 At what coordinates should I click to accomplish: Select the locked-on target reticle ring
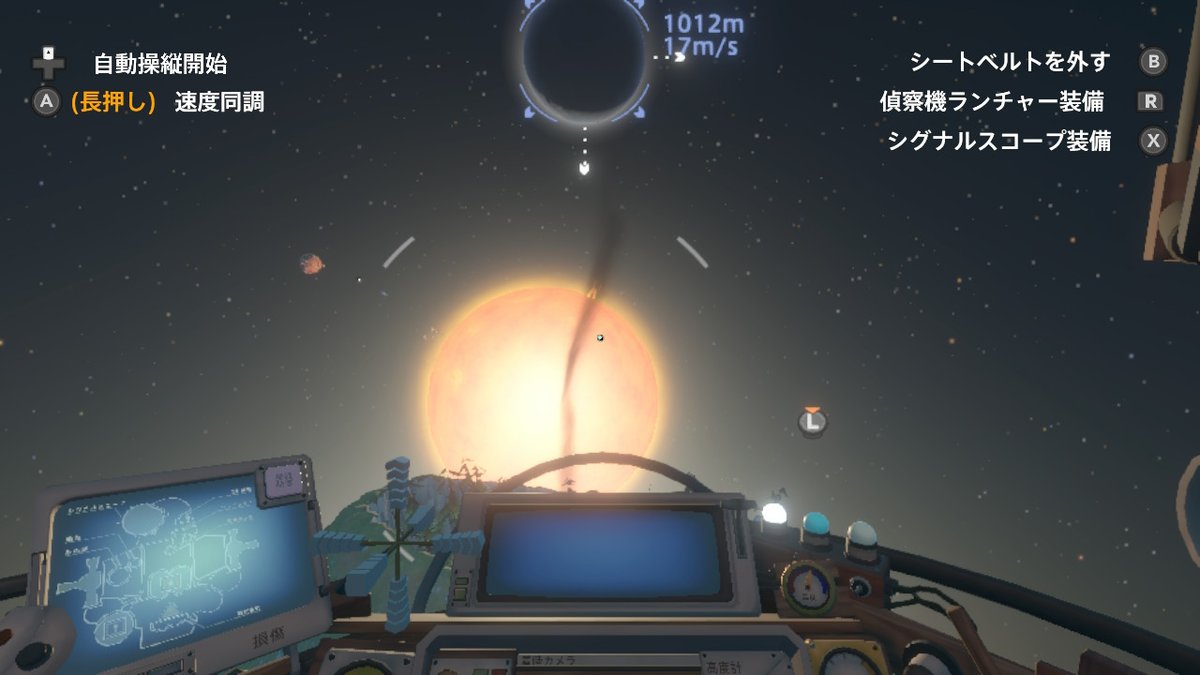coord(584,60)
